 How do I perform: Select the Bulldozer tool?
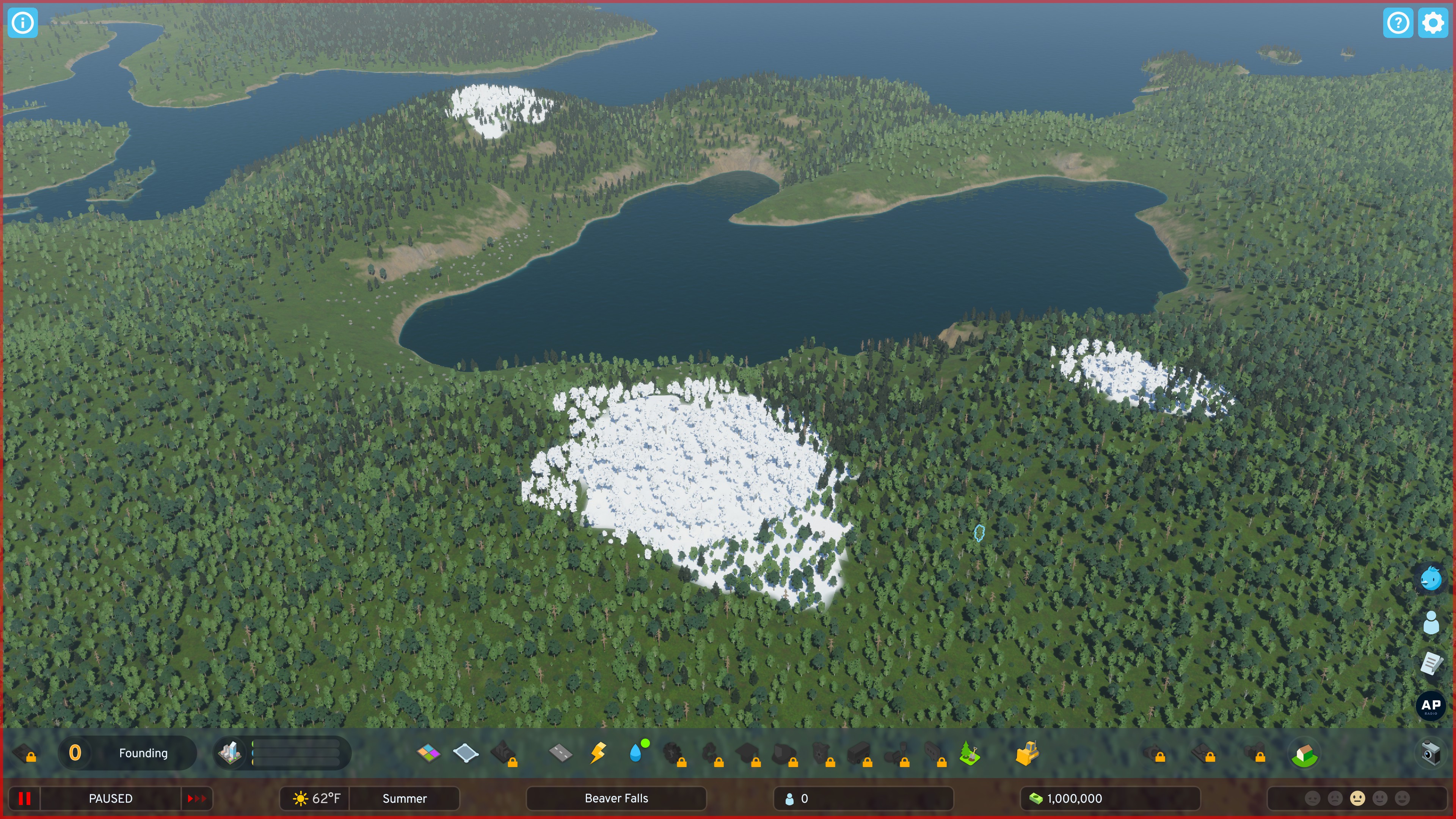[x=1028, y=753]
